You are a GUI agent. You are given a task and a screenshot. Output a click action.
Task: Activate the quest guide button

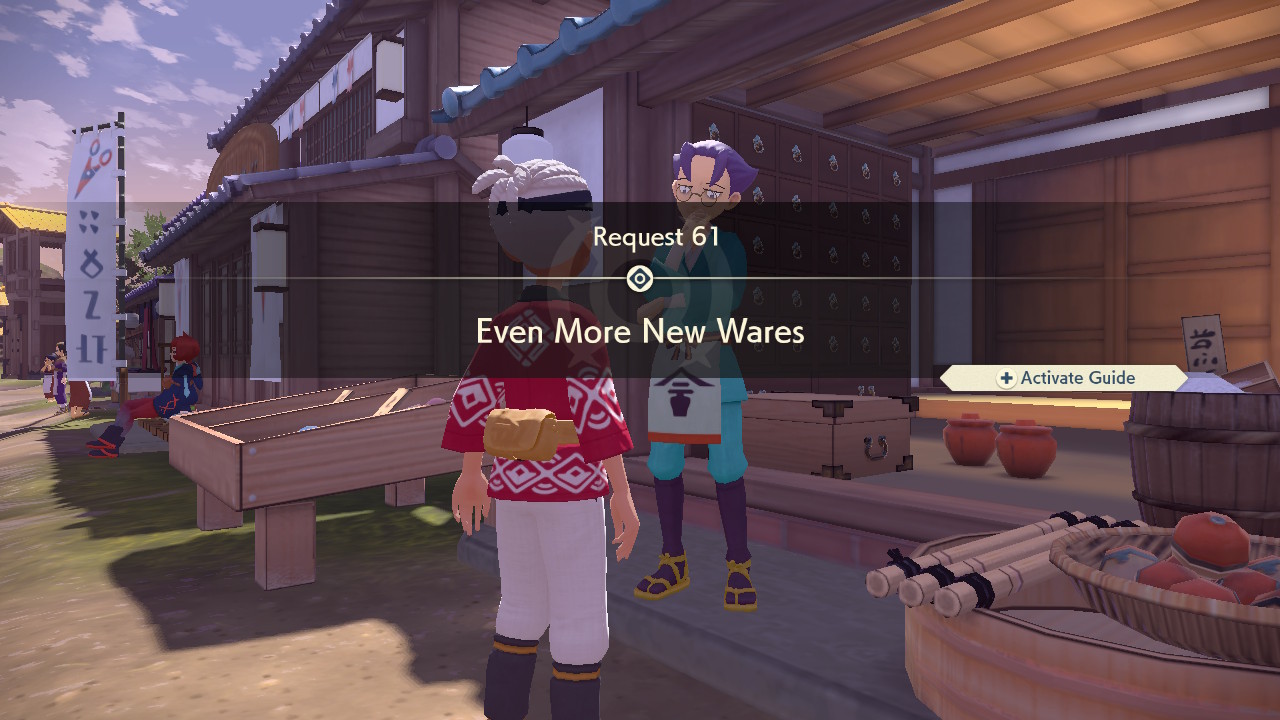pos(1066,378)
